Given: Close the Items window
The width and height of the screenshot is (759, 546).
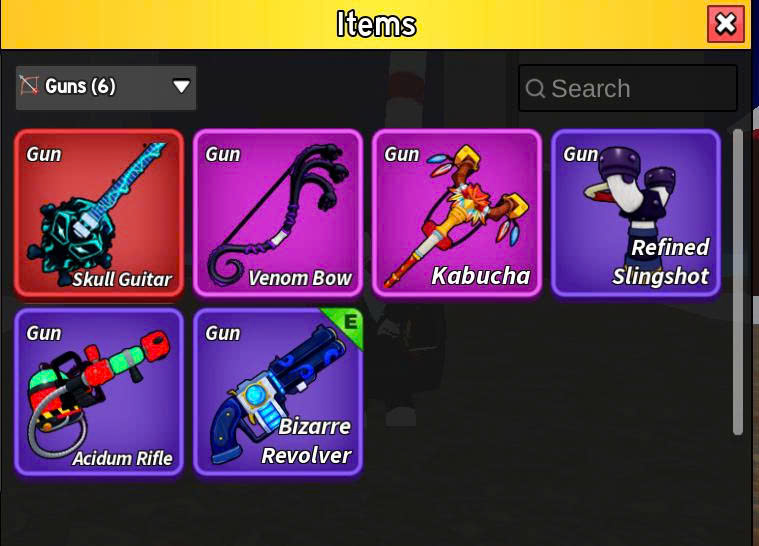Looking at the screenshot, I should pyautogui.click(x=725, y=24).
